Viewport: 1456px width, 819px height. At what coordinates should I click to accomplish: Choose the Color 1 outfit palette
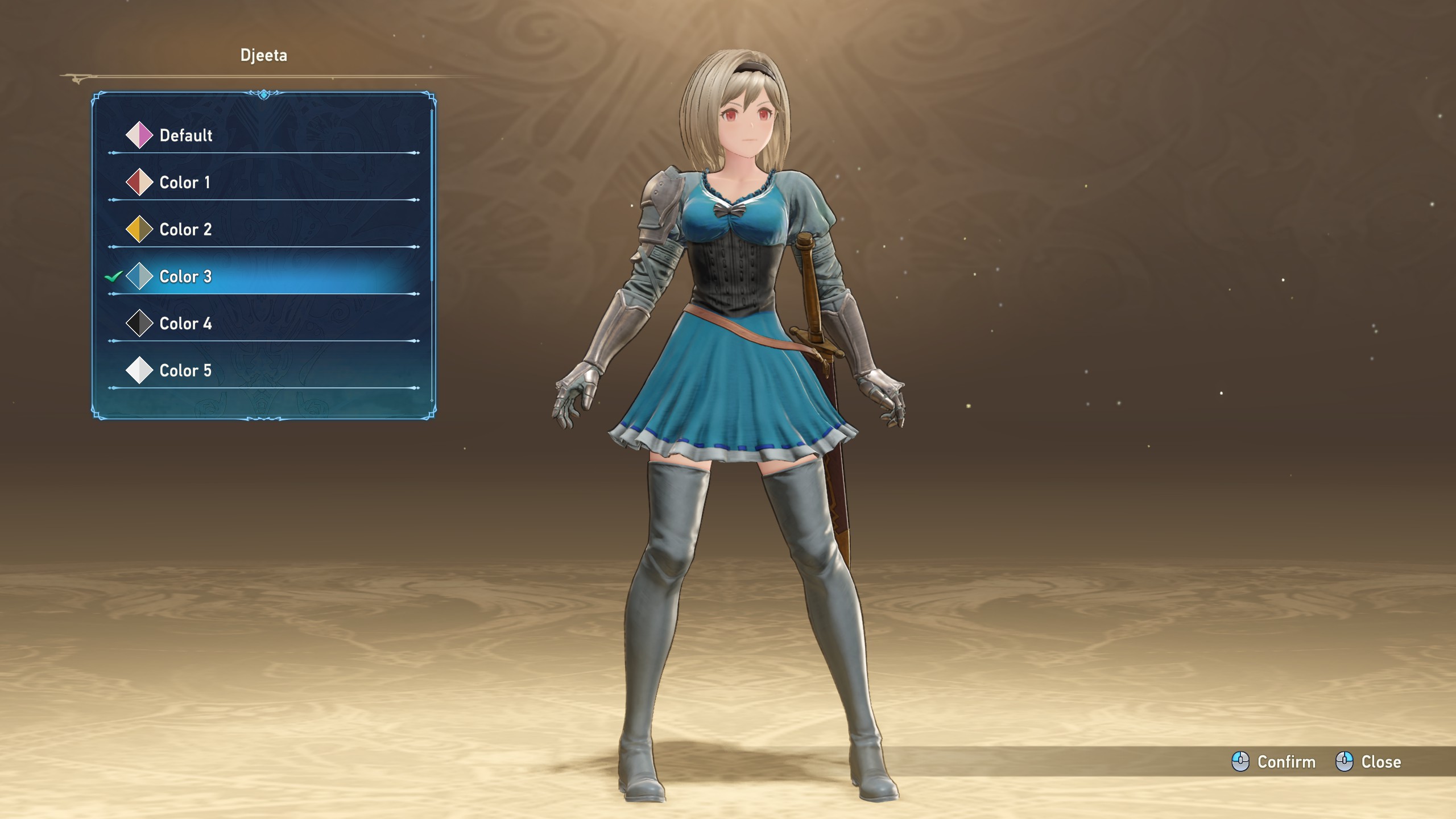(x=185, y=183)
